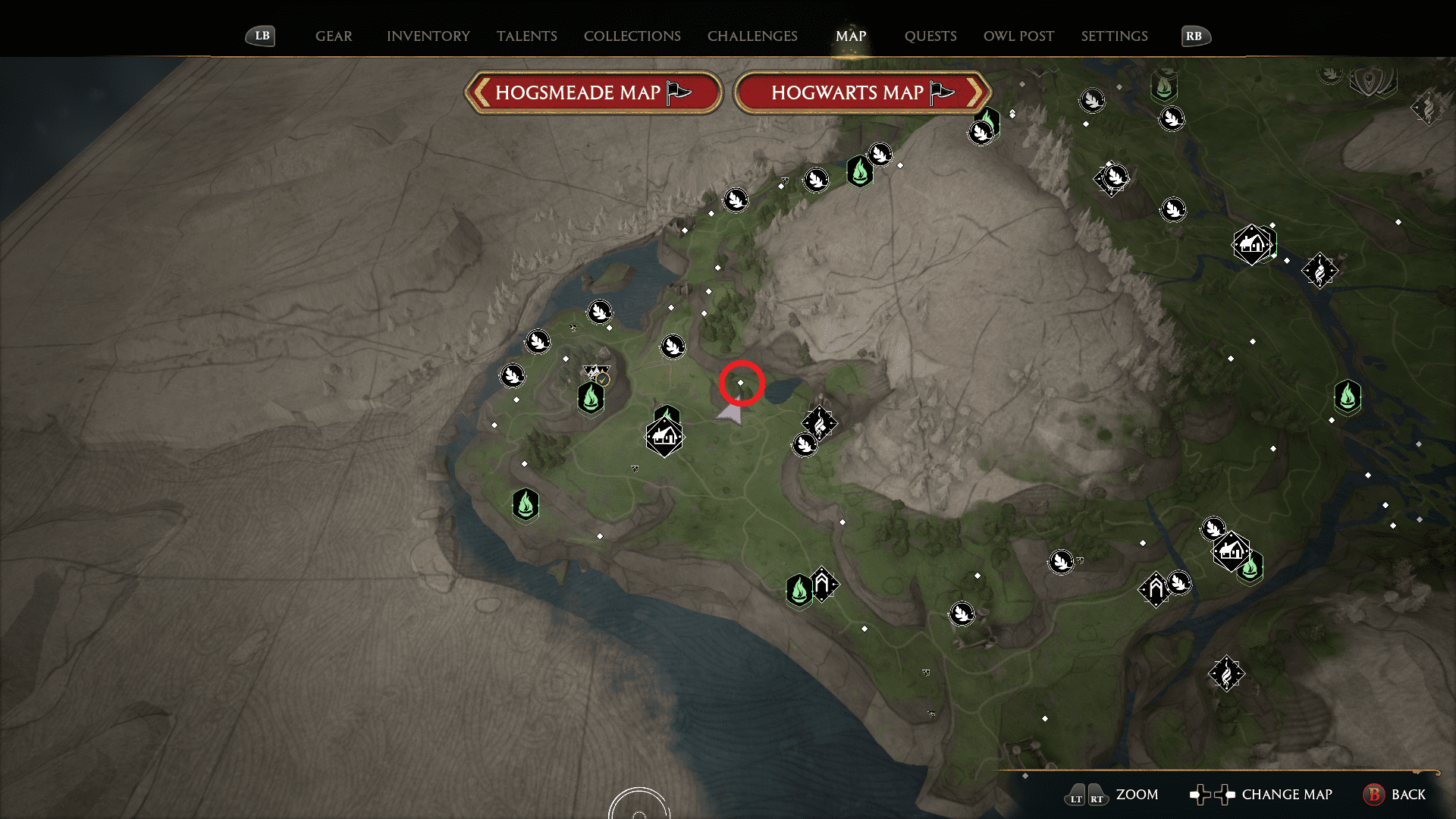This screenshot has height=819, width=1456.
Task: Open the ancient magic hotspot diamond east of player
Action: coord(821,422)
